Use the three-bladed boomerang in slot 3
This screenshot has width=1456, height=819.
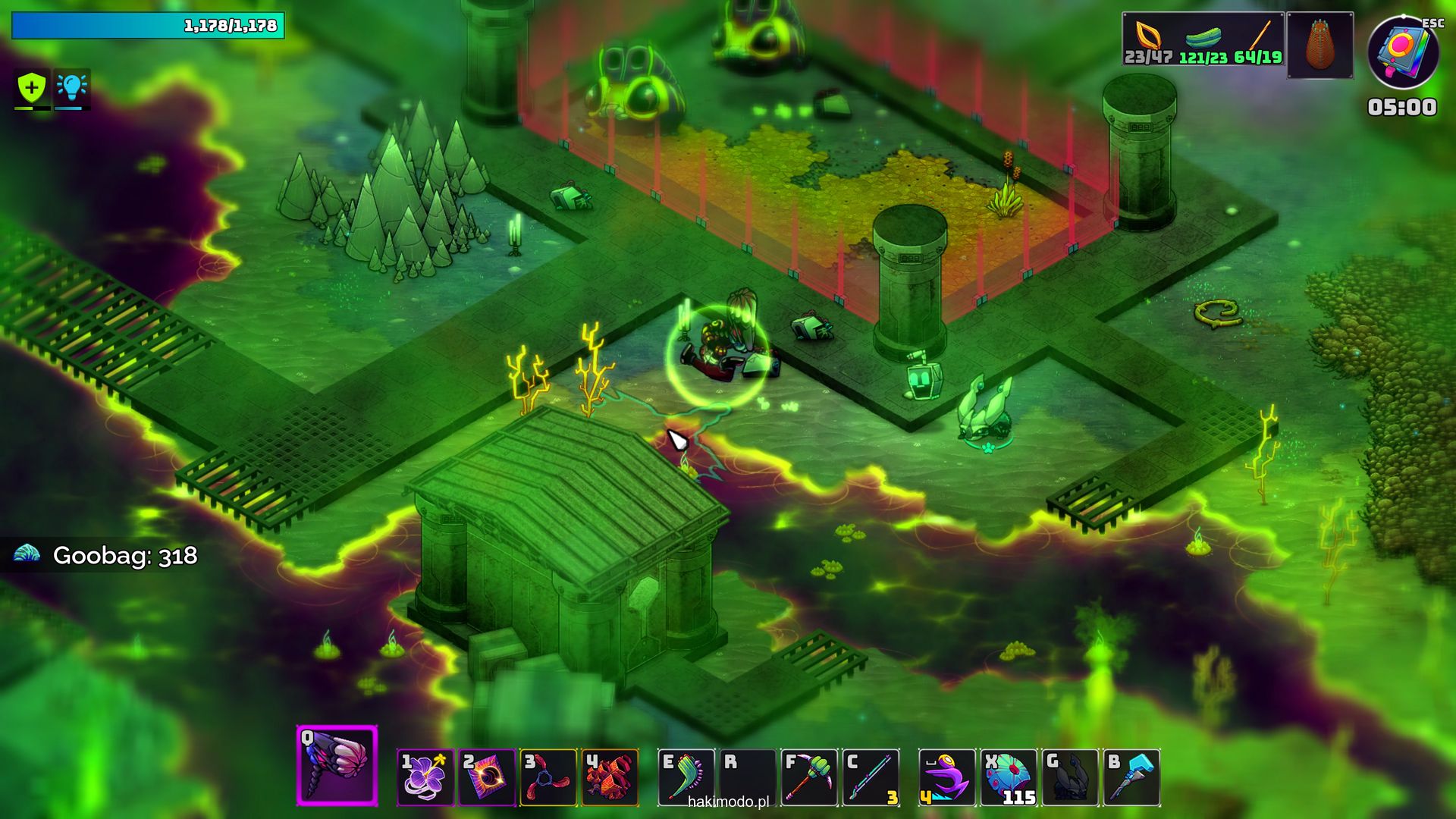point(548,777)
